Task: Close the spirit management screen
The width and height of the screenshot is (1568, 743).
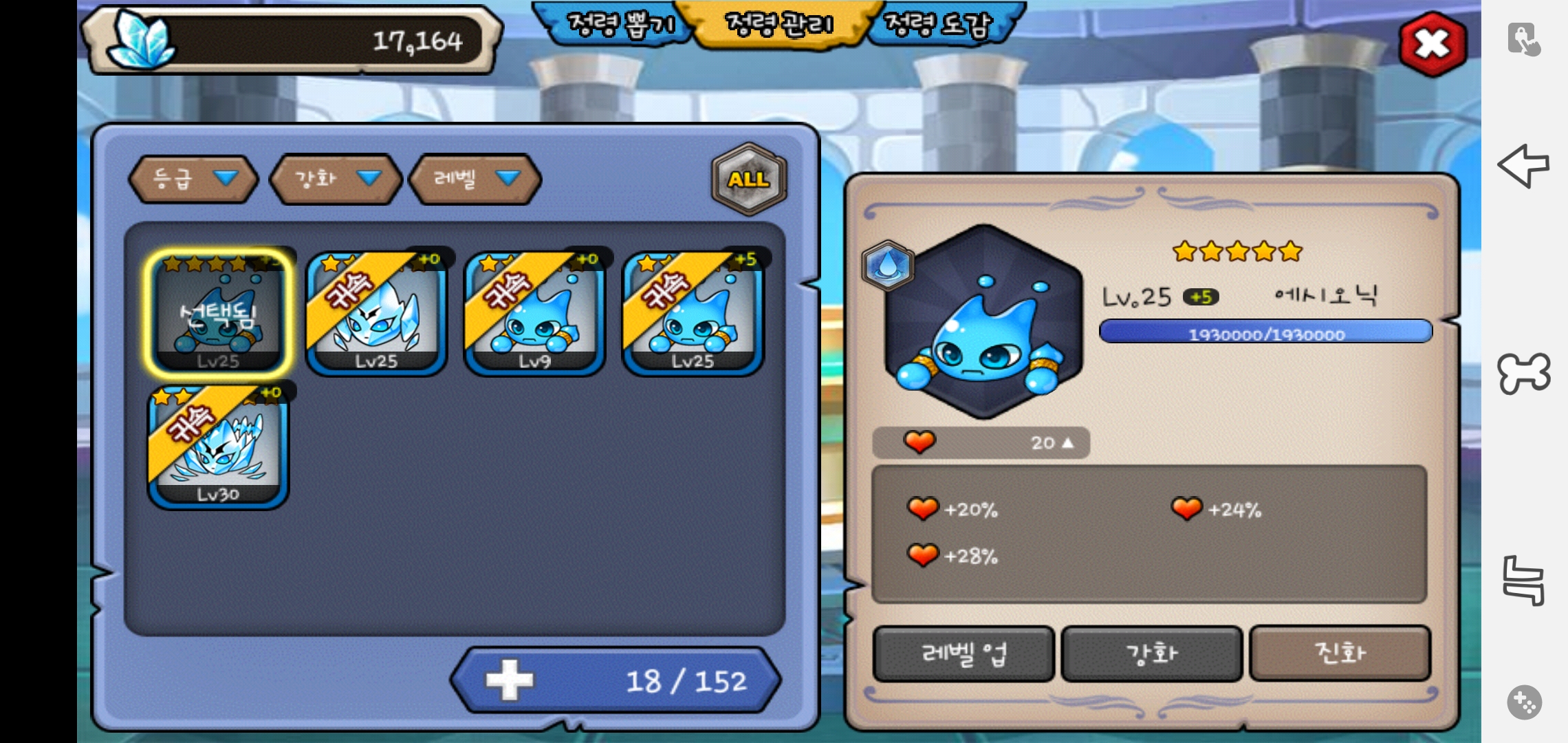Action: click(1433, 45)
